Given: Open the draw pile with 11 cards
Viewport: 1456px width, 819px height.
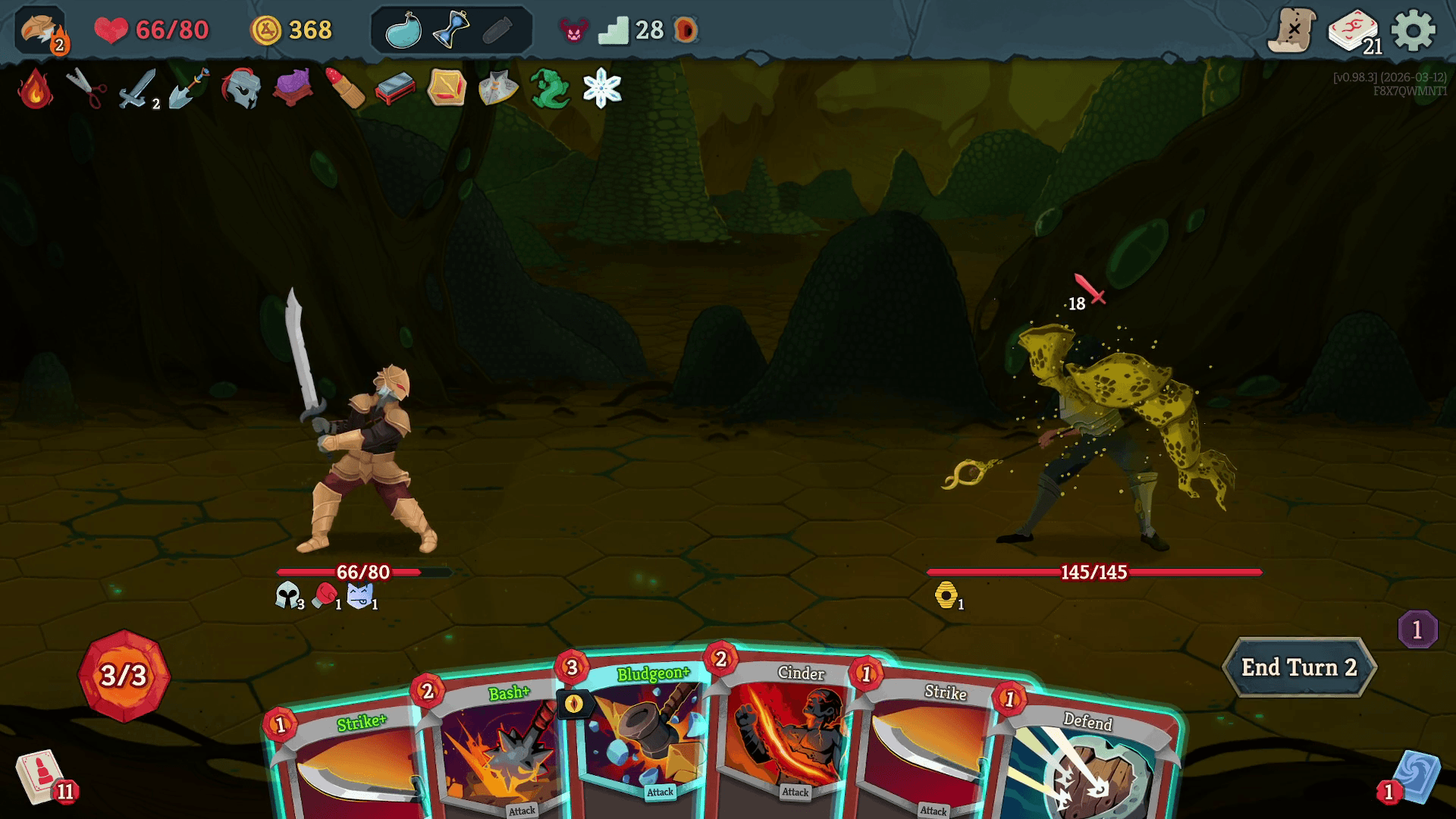Looking at the screenshot, I should pos(42,777).
